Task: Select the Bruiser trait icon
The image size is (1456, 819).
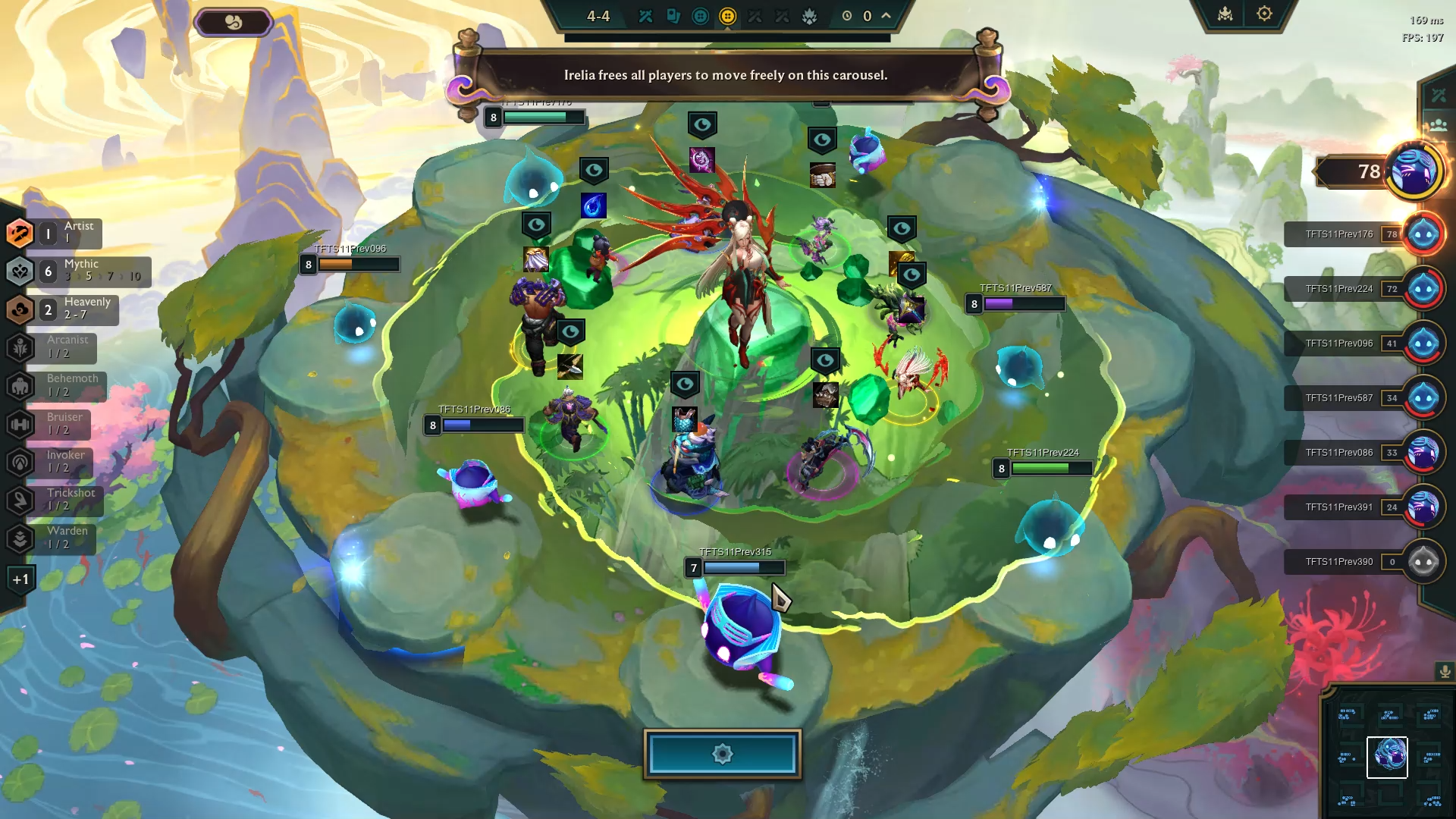Action: pos(20,424)
